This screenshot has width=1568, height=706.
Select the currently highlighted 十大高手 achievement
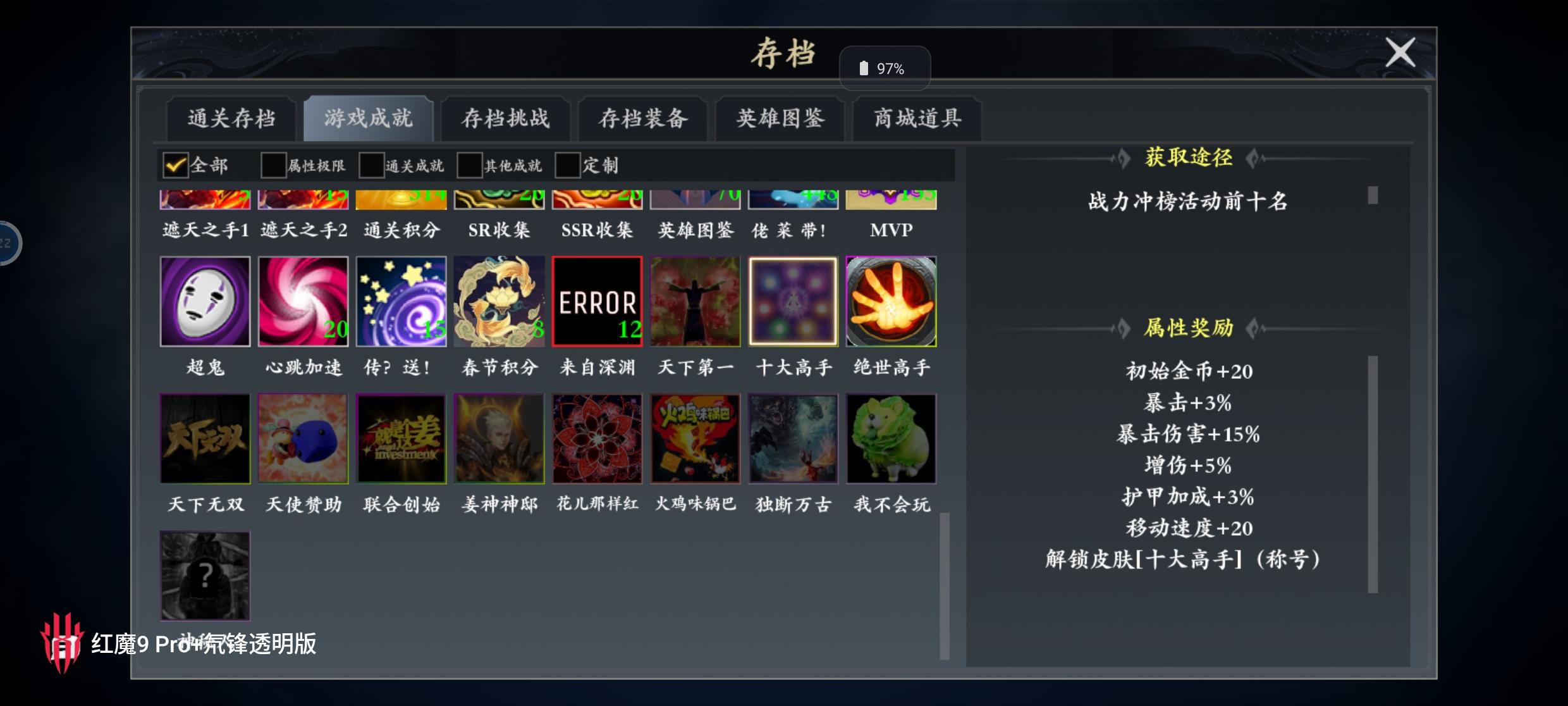(x=793, y=301)
